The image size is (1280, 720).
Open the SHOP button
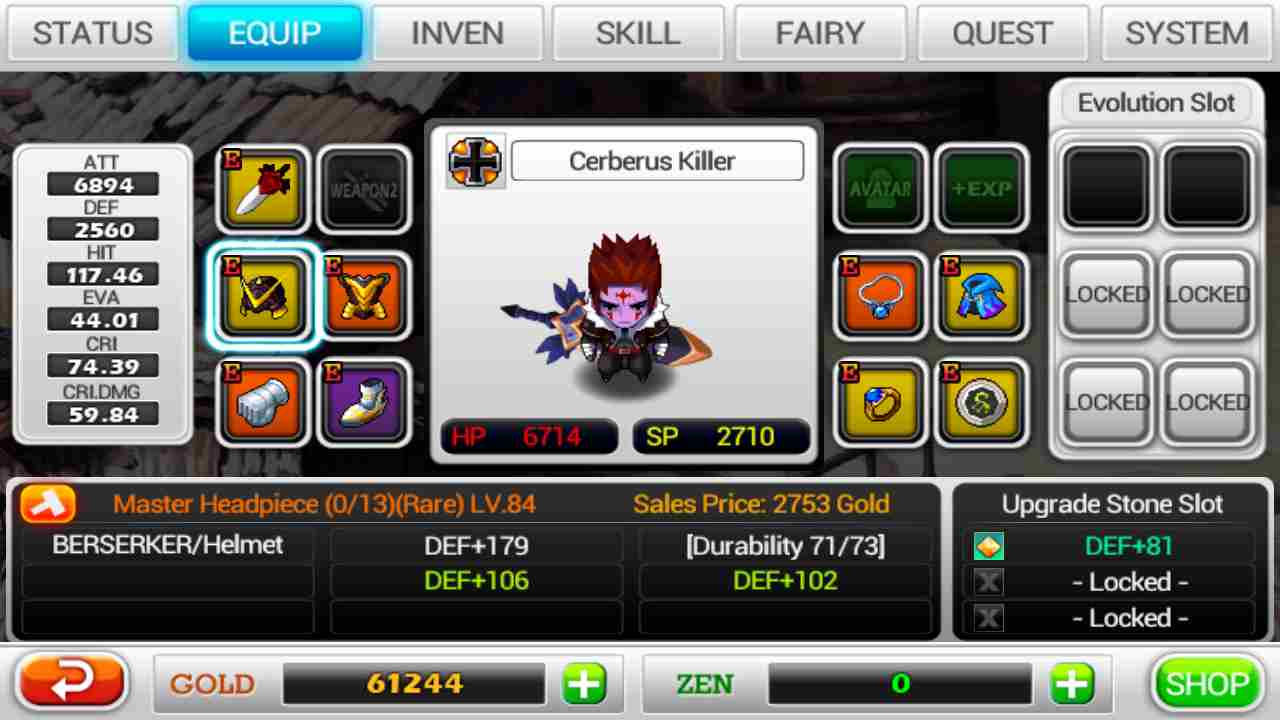point(1207,683)
